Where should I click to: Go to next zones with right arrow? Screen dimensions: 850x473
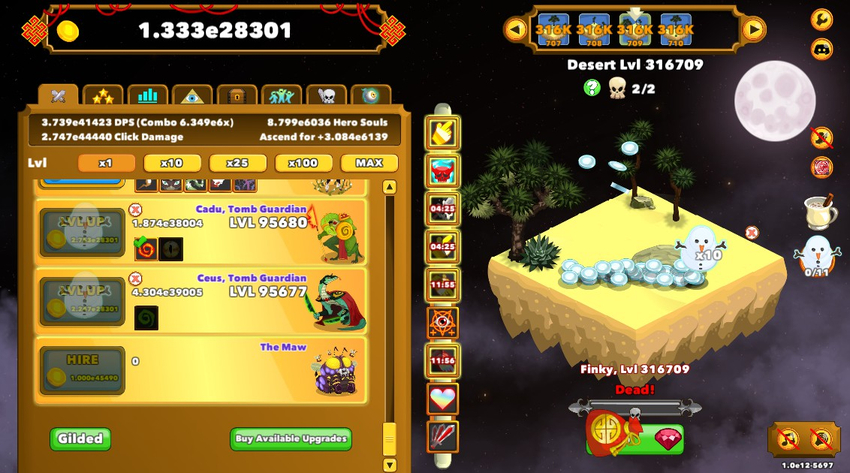pyautogui.click(x=753, y=29)
